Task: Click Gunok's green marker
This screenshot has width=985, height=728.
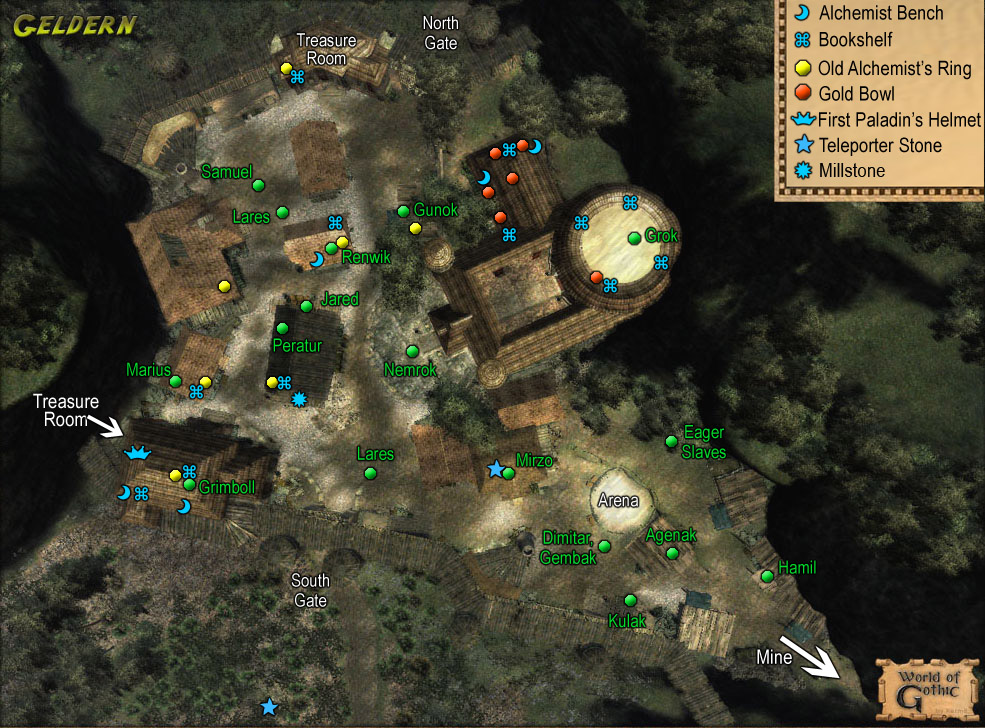Action: coord(403,211)
